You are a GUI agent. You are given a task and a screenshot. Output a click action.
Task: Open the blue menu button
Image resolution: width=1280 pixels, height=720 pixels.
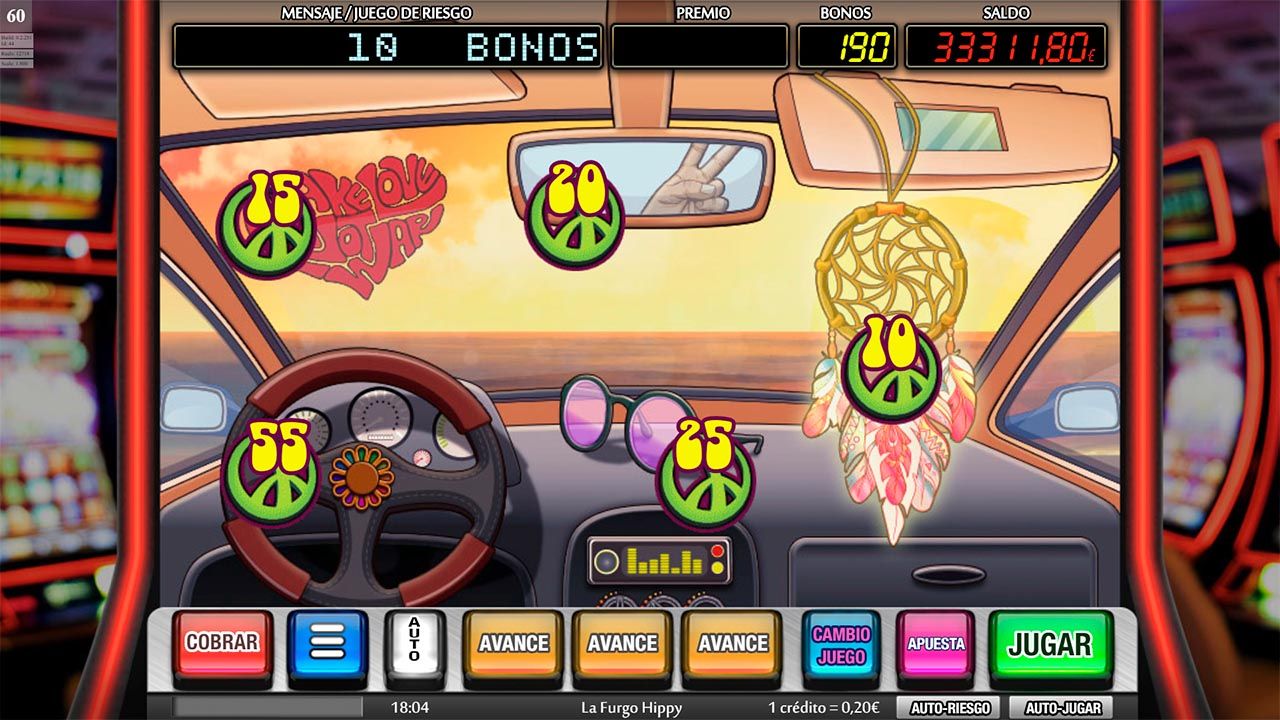coord(327,643)
